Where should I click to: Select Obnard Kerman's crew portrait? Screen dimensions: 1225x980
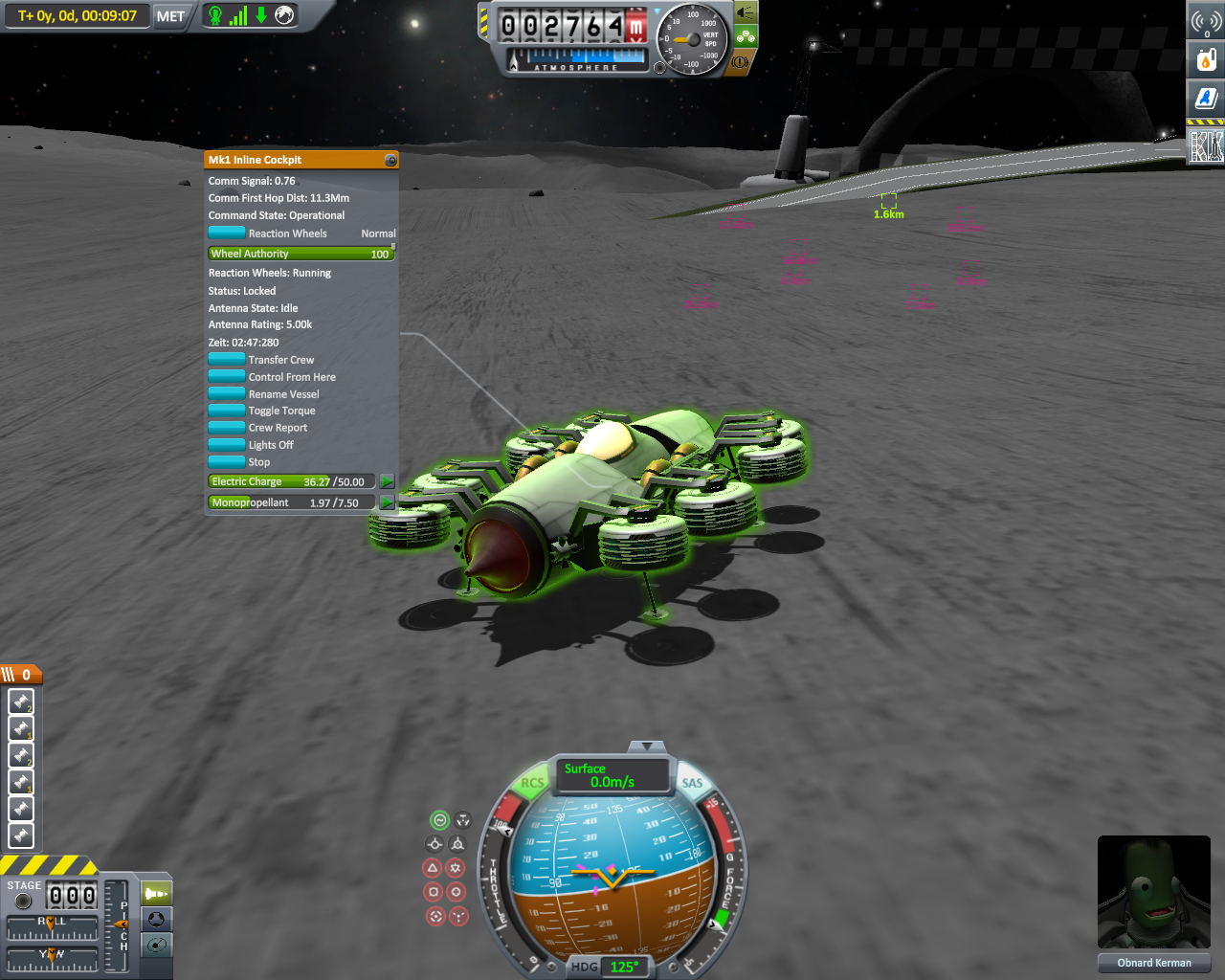[x=1153, y=893]
